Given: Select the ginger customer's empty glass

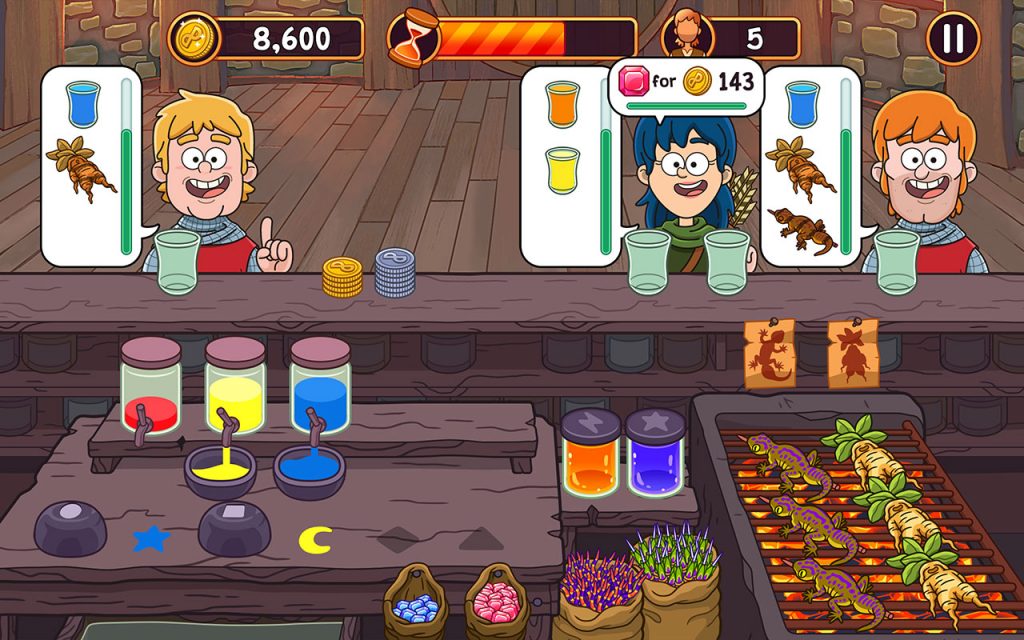Looking at the screenshot, I should pos(897,262).
